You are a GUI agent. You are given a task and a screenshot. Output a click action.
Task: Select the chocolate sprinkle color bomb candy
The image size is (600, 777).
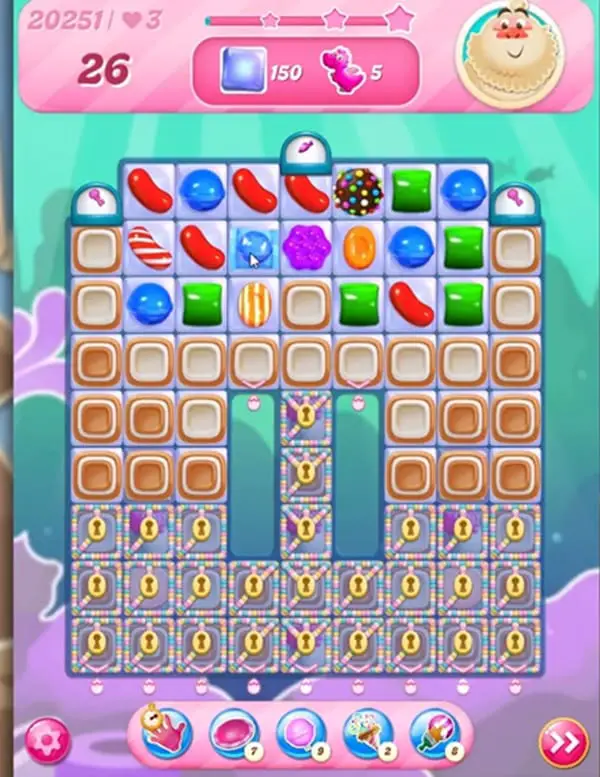tap(357, 190)
